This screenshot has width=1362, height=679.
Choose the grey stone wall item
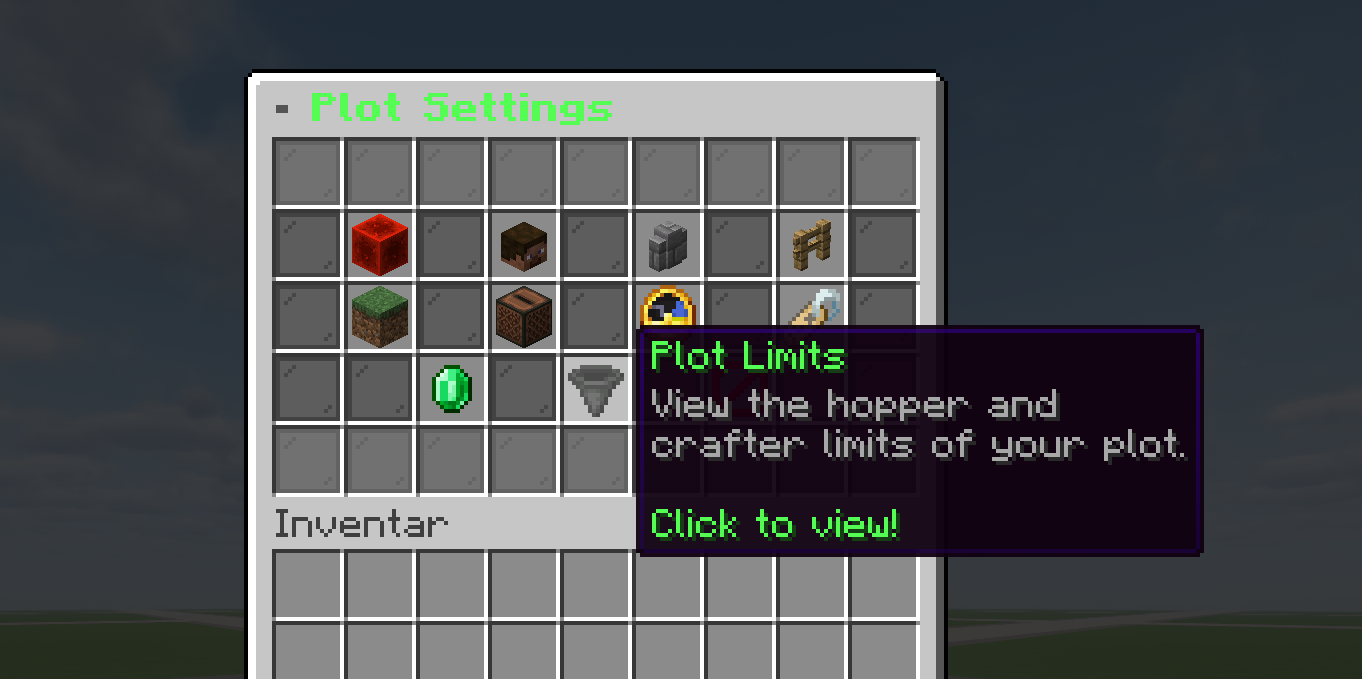pyautogui.click(x=667, y=245)
